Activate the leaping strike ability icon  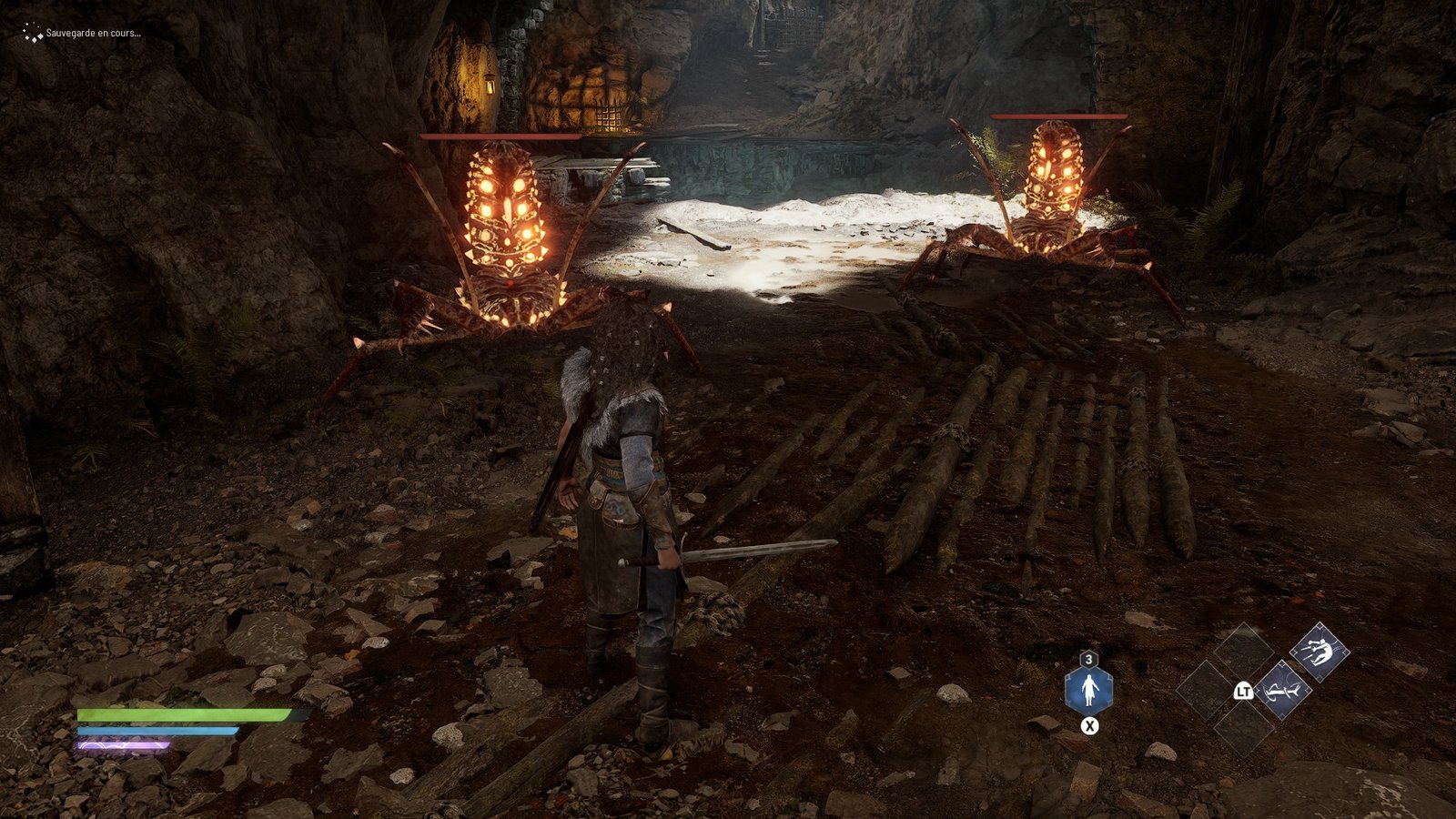coord(1319,652)
